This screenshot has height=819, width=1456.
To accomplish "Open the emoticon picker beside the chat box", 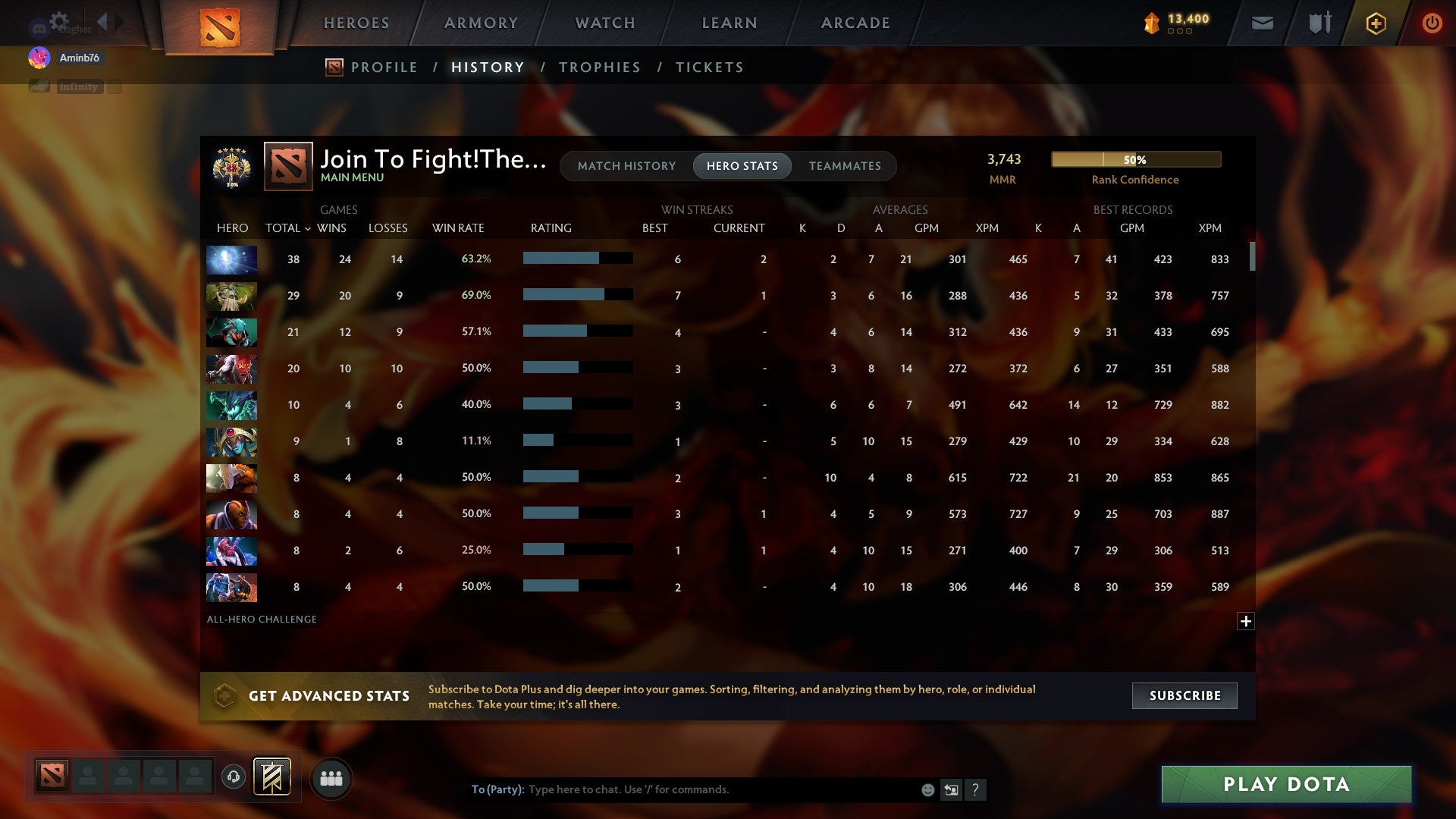I will [928, 789].
